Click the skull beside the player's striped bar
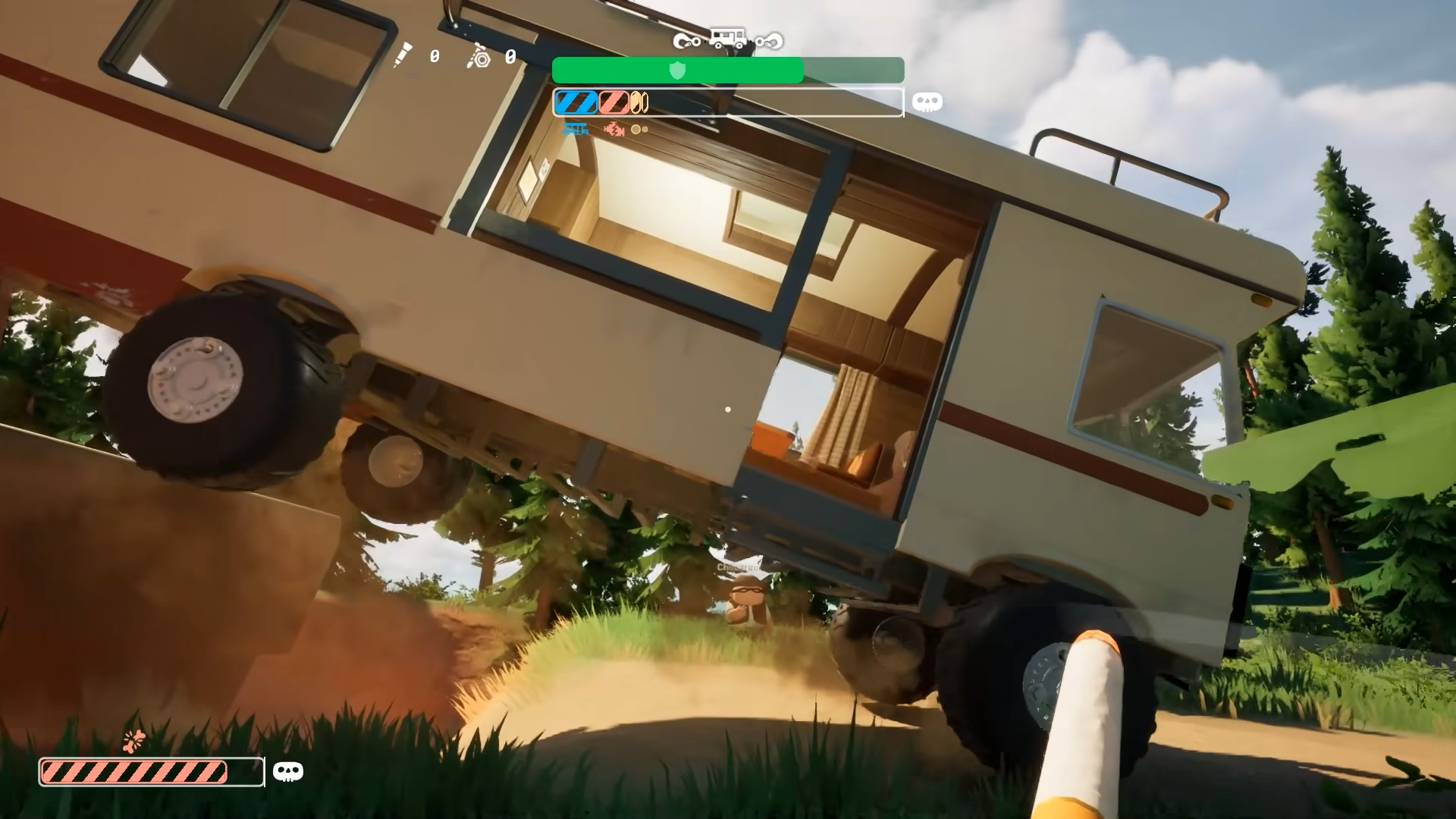 coord(287,772)
